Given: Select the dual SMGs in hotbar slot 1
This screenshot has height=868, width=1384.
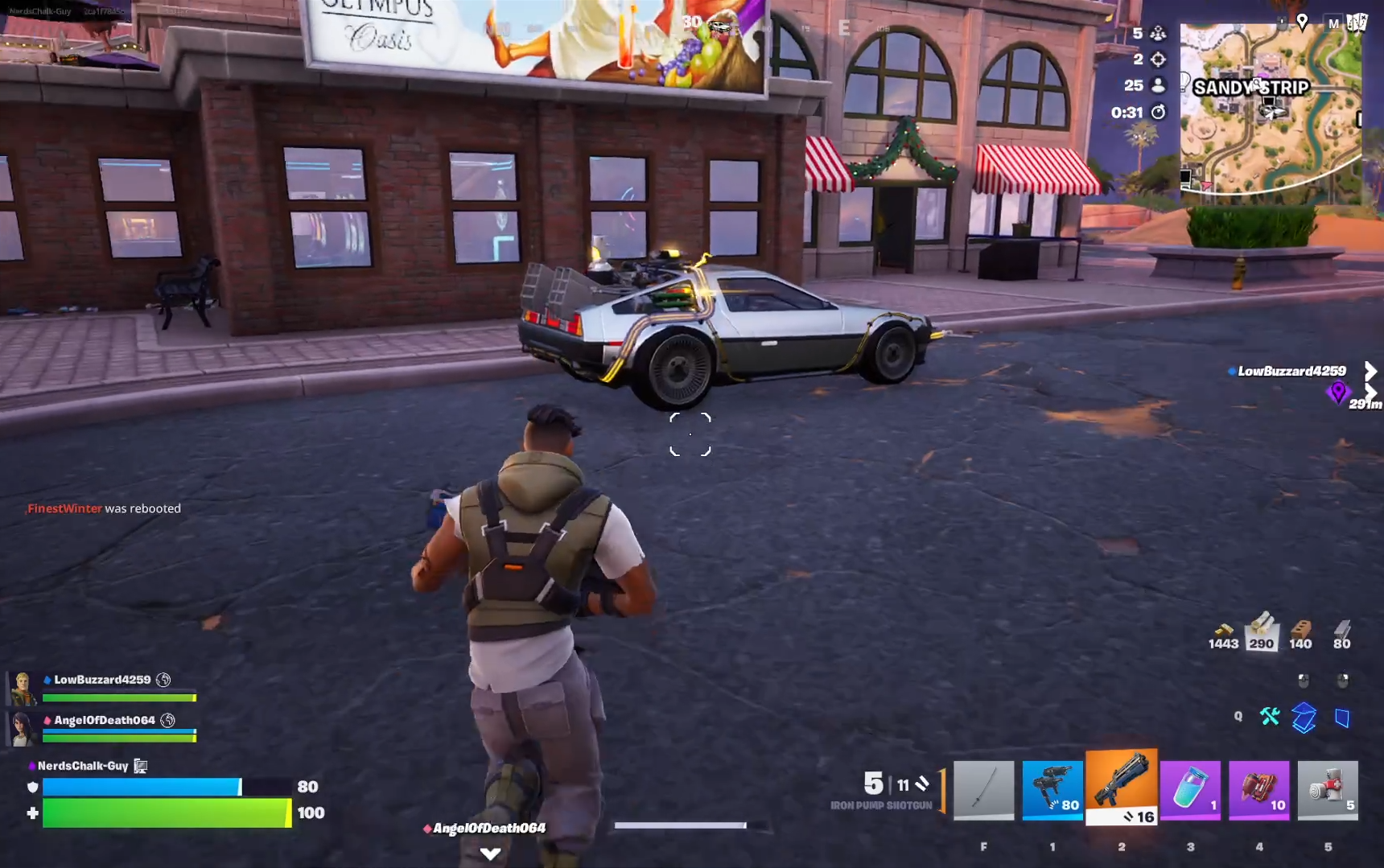Looking at the screenshot, I should (x=1052, y=791).
